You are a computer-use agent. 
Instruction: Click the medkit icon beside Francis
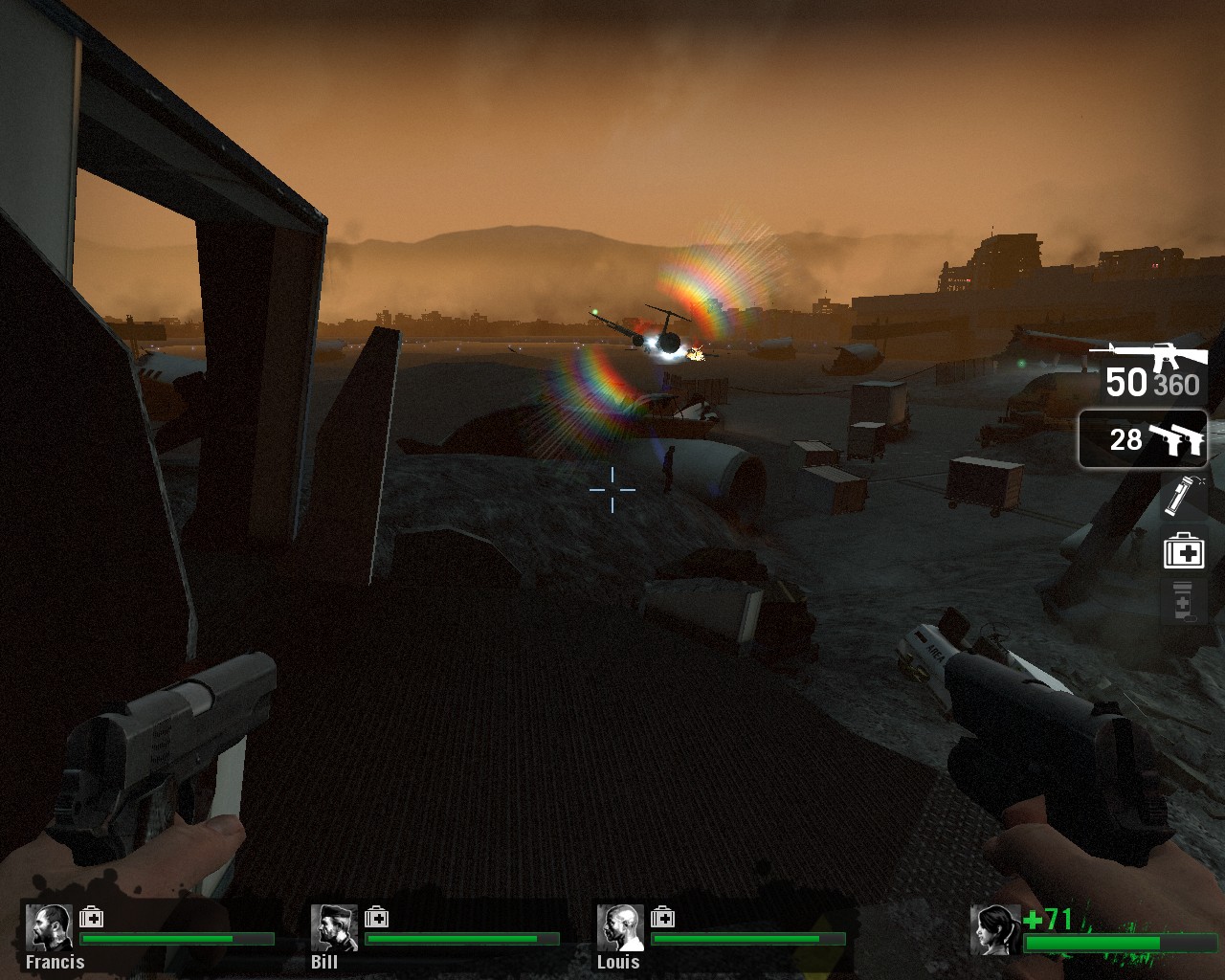(x=92, y=918)
